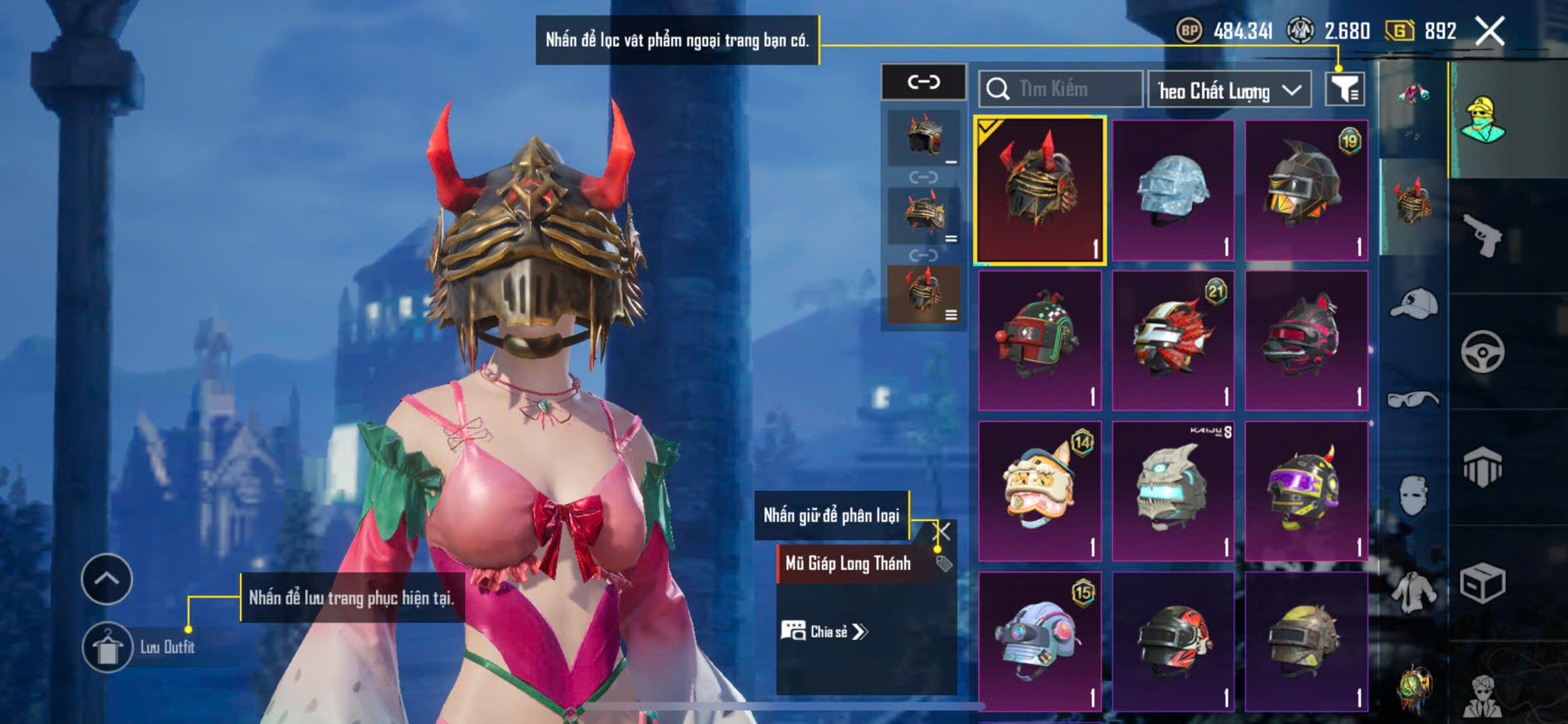Screen dimensions: 1568x724
Task: Expand the up-arrow circle button
Action: coord(106,578)
